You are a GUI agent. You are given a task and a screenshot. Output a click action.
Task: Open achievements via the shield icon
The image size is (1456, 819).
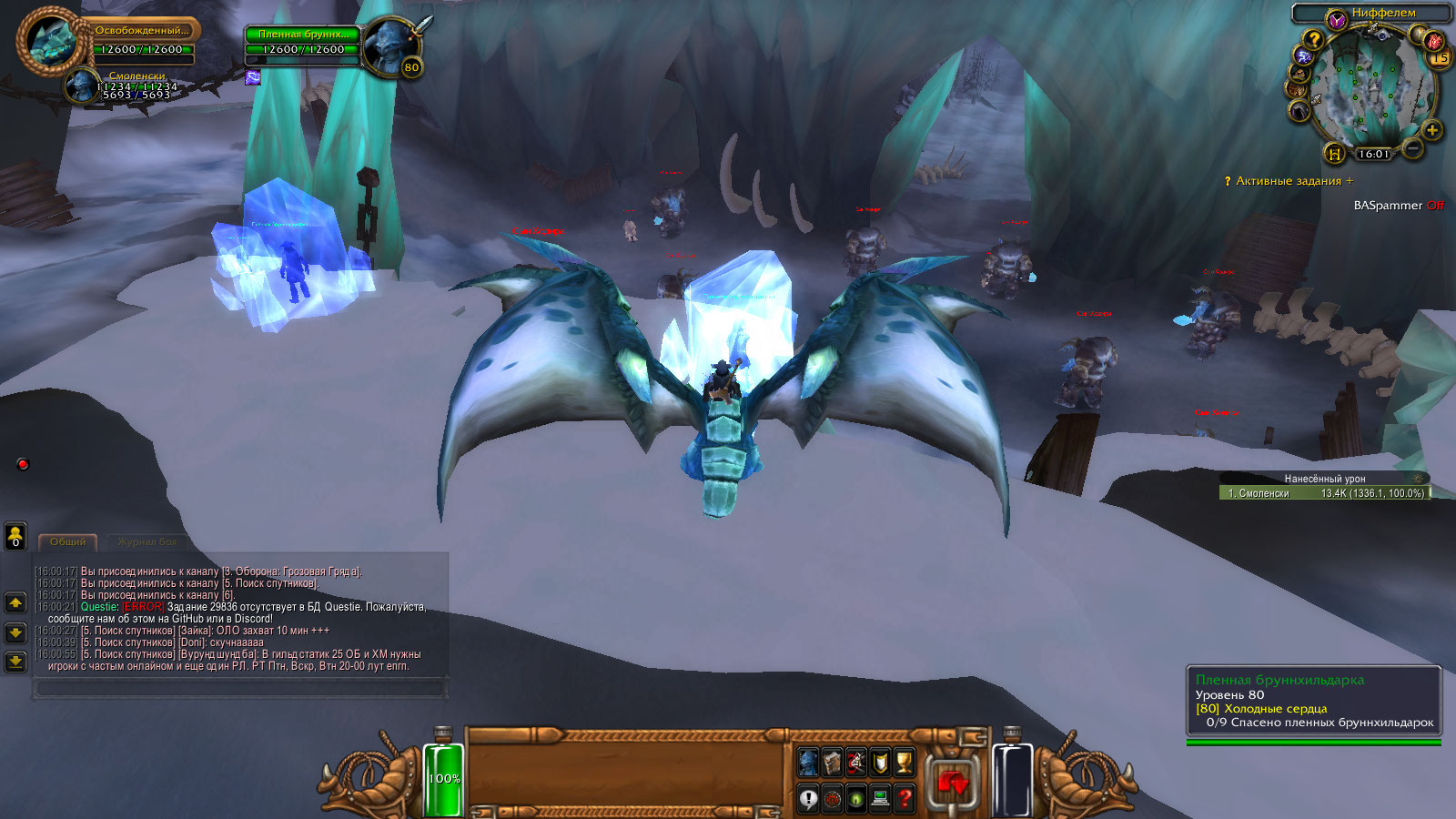pos(880,763)
